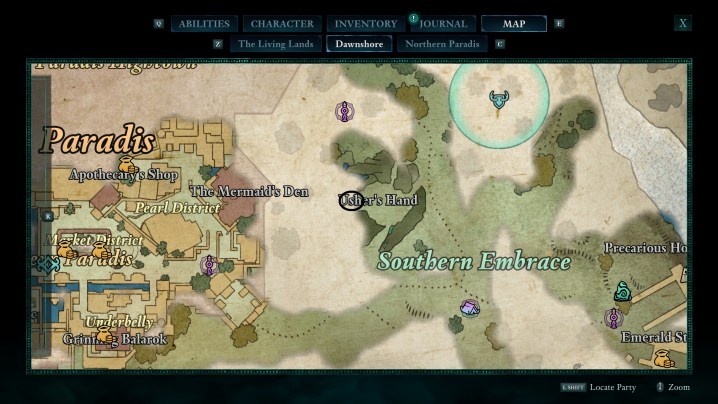Select the Map tab
Image resolution: width=718 pixels, height=404 pixels.
click(x=513, y=24)
